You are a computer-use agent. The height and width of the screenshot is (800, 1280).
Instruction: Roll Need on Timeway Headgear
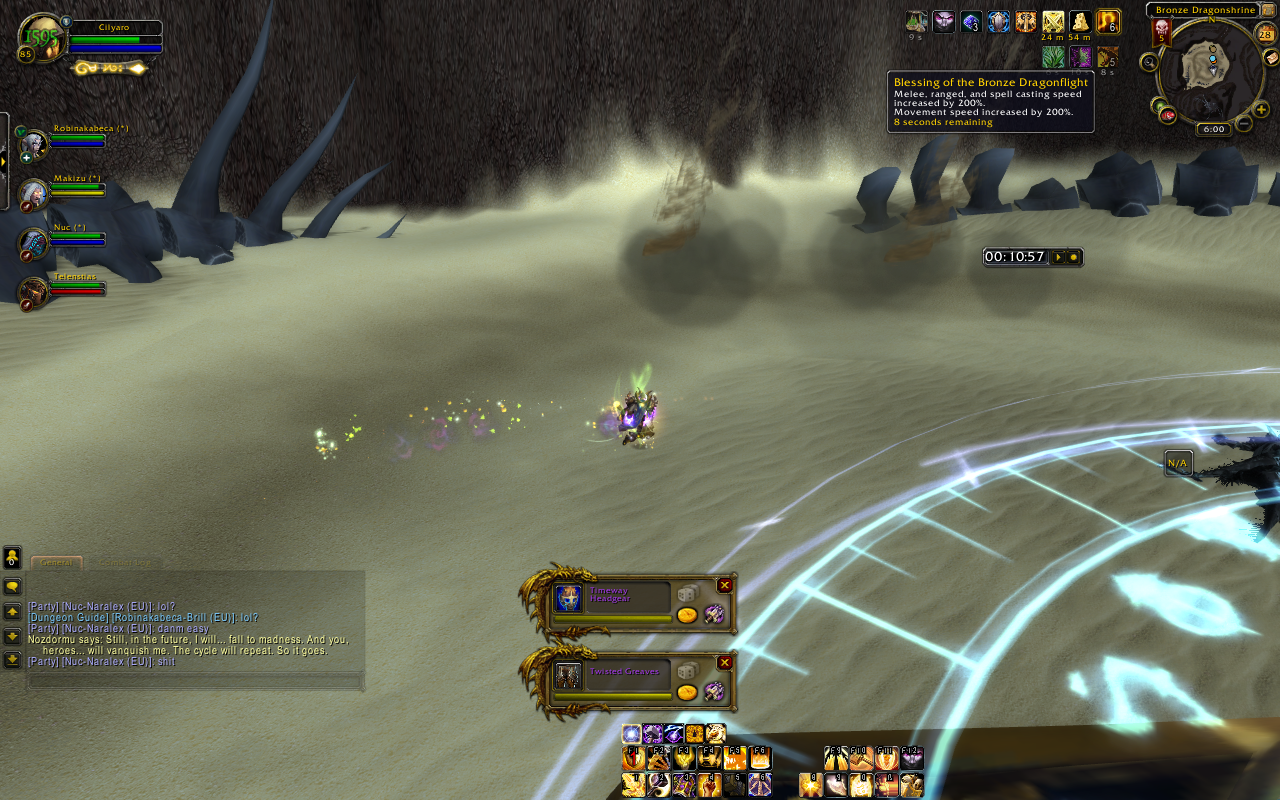(687, 594)
